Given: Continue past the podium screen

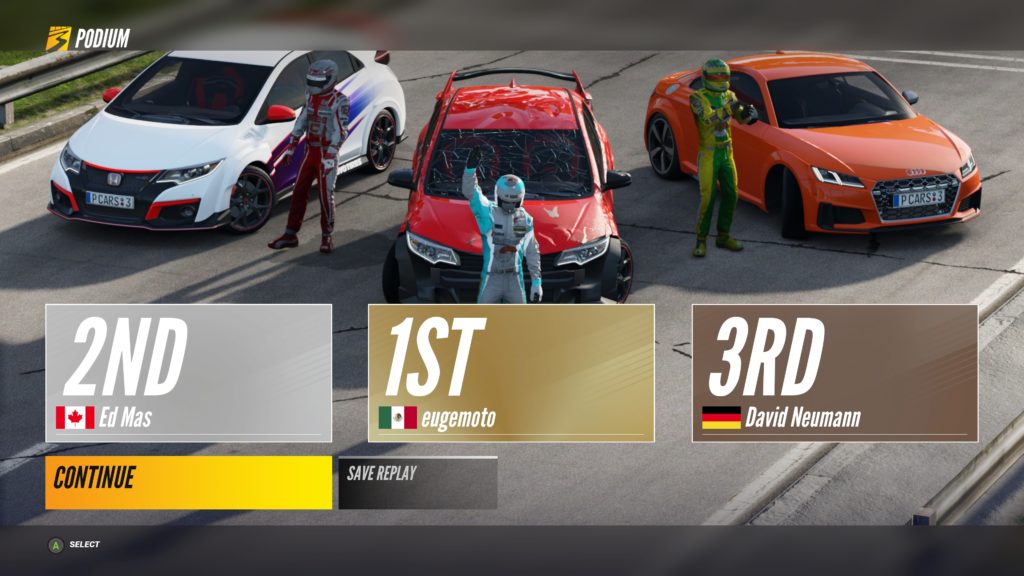Looking at the screenshot, I should coord(188,482).
